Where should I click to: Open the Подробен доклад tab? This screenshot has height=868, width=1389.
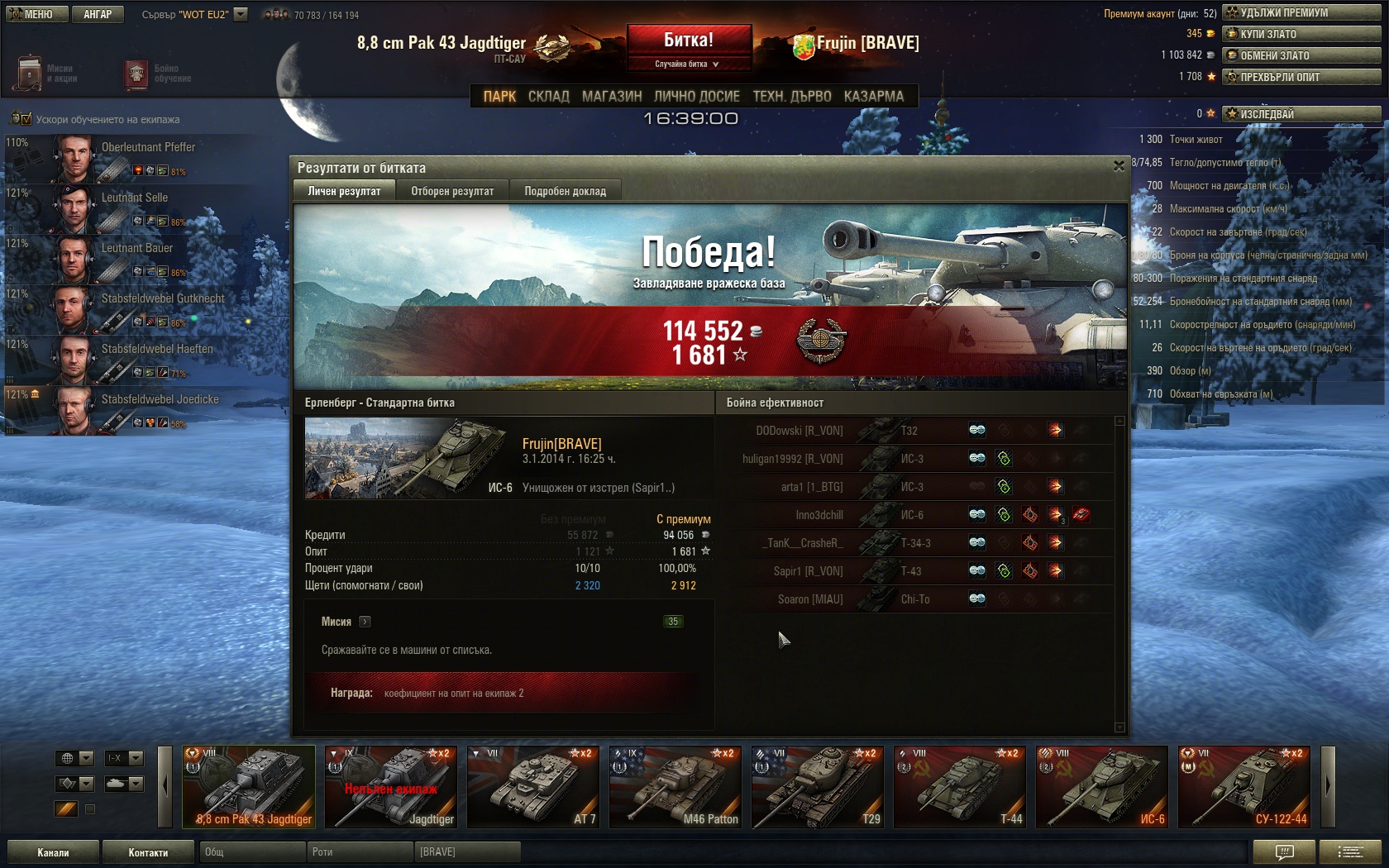pos(565,191)
